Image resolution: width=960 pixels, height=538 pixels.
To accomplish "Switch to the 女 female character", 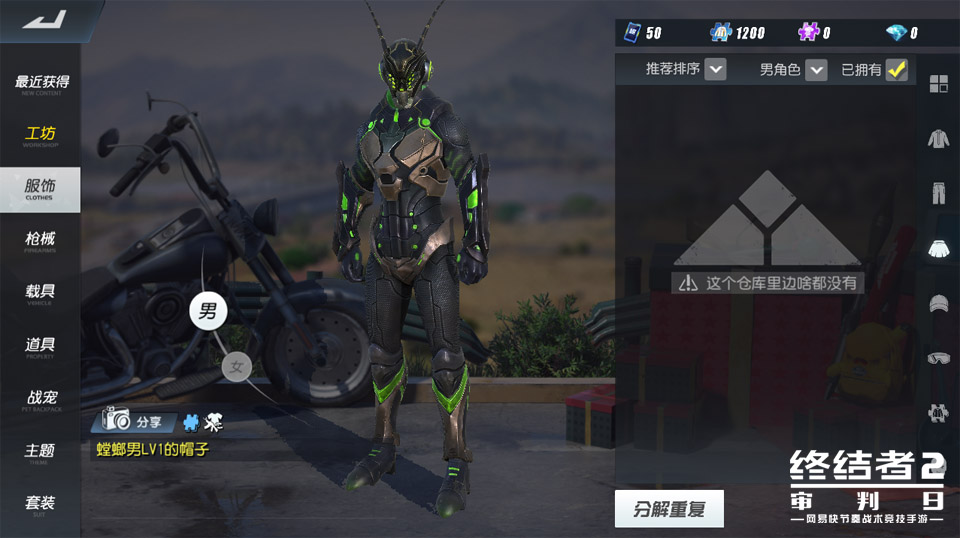I will pyautogui.click(x=237, y=367).
